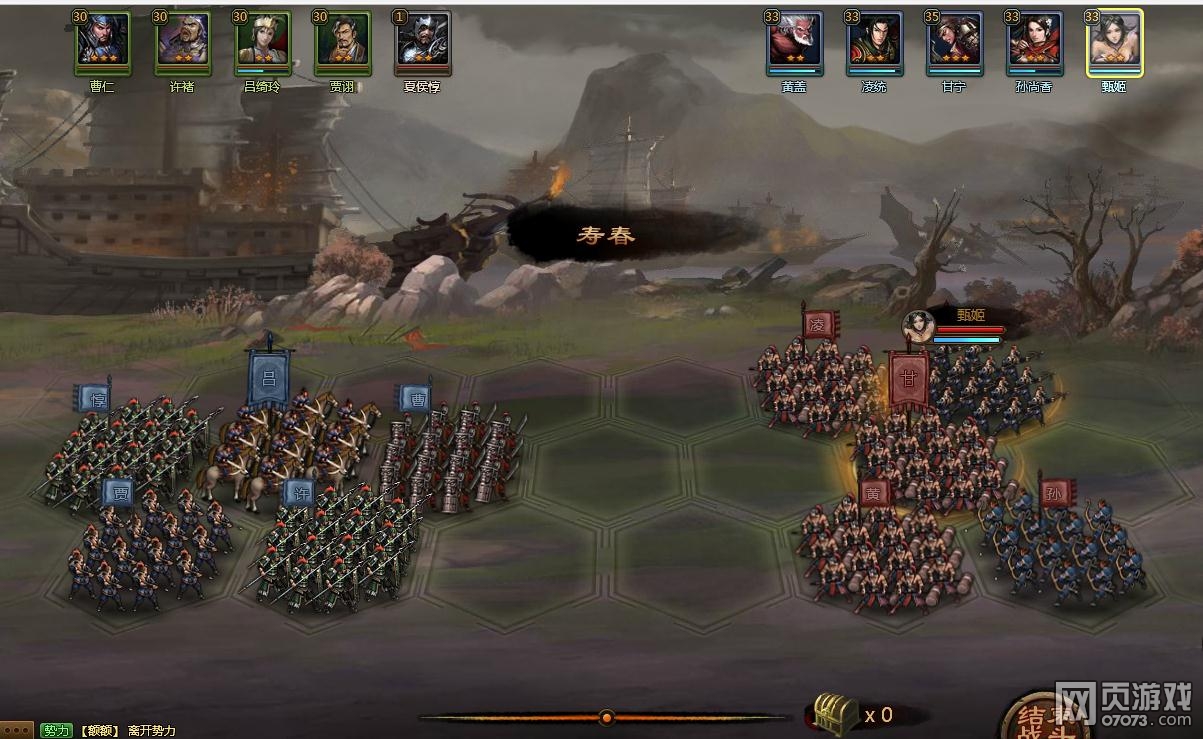This screenshot has height=739, width=1203.
Task: Click the 孙 archer unit banner
Action: point(1055,492)
